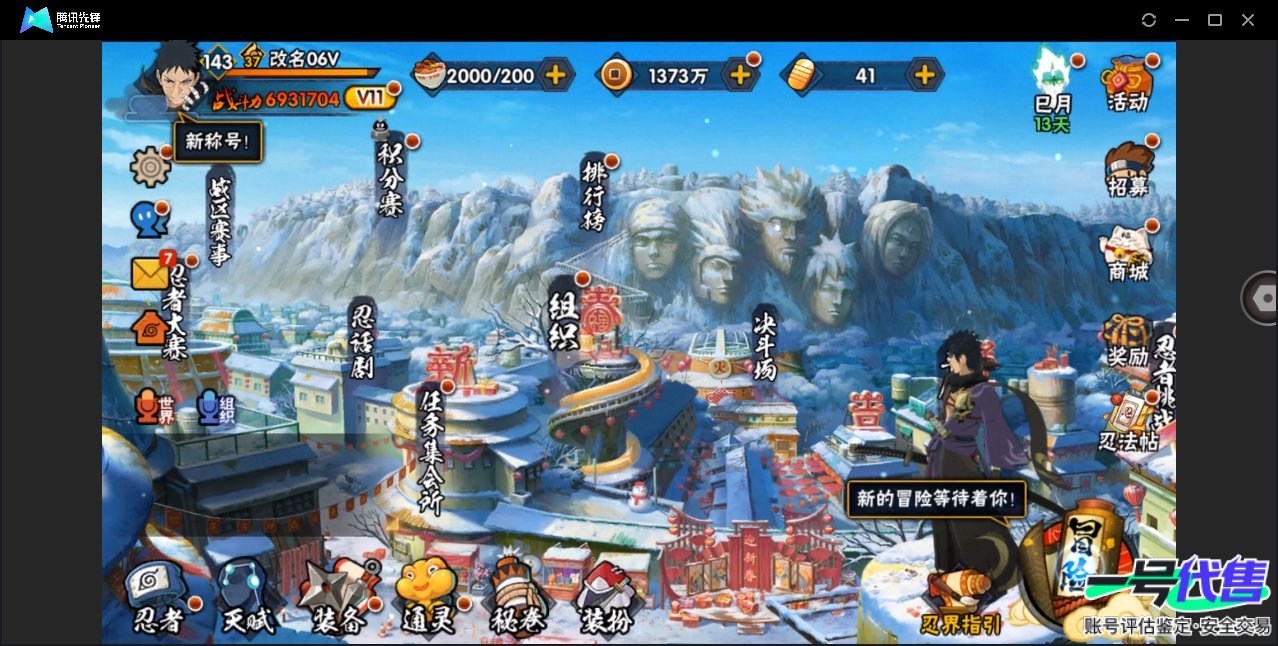Open the mail envelope inbox
1278x646 pixels.
click(x=149, y=273)
